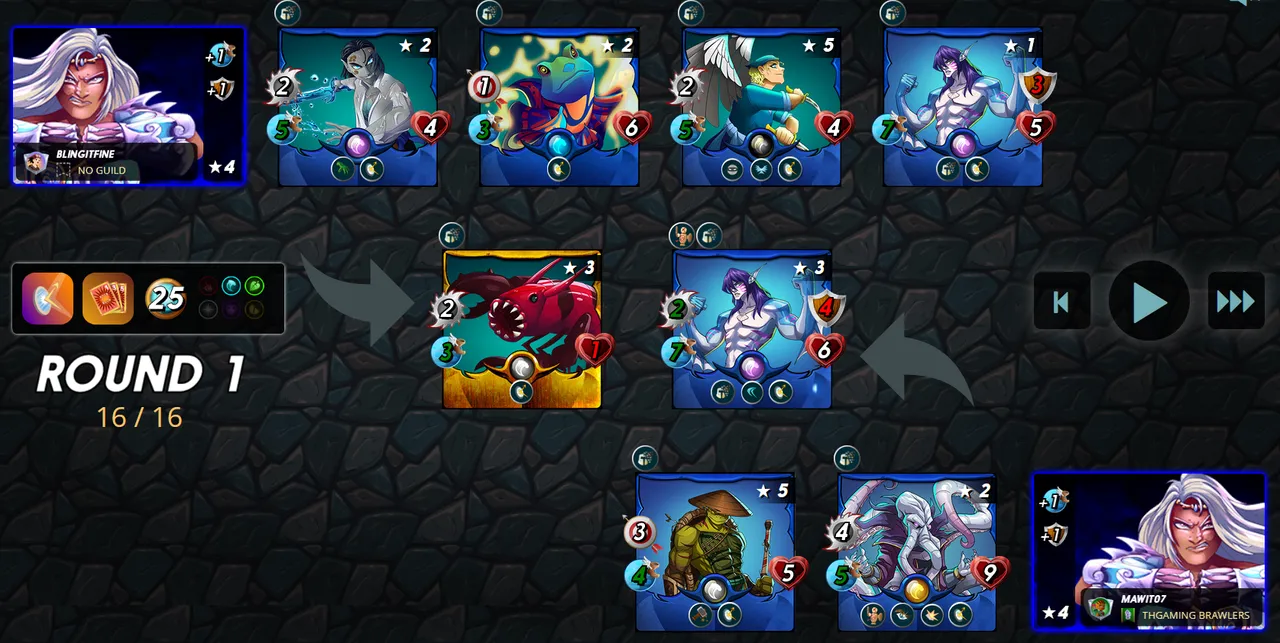
Task: Select MAWIT07's summoner card
Action: 1149,551
